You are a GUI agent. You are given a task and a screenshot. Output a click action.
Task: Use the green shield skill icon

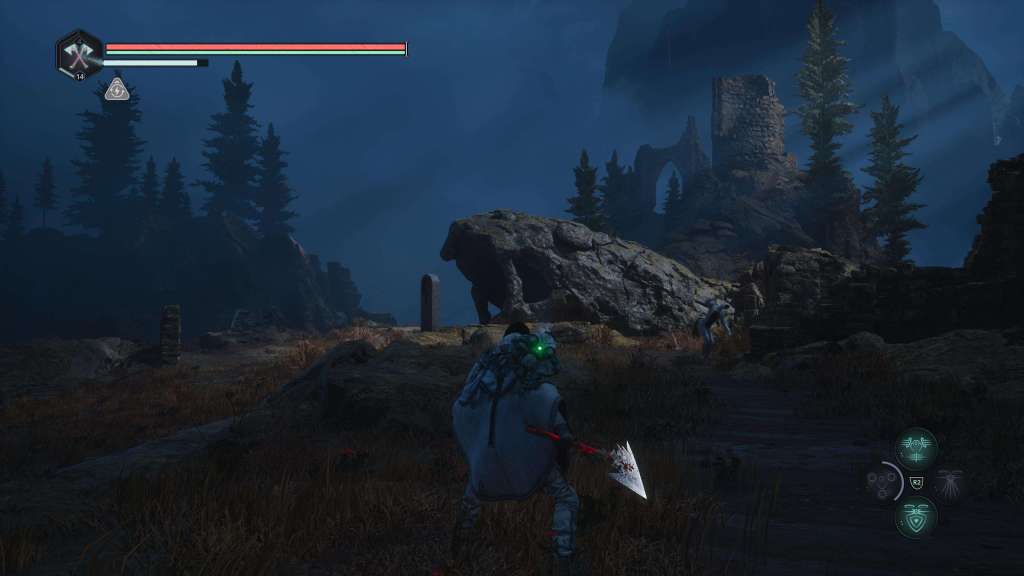point(916,518)
